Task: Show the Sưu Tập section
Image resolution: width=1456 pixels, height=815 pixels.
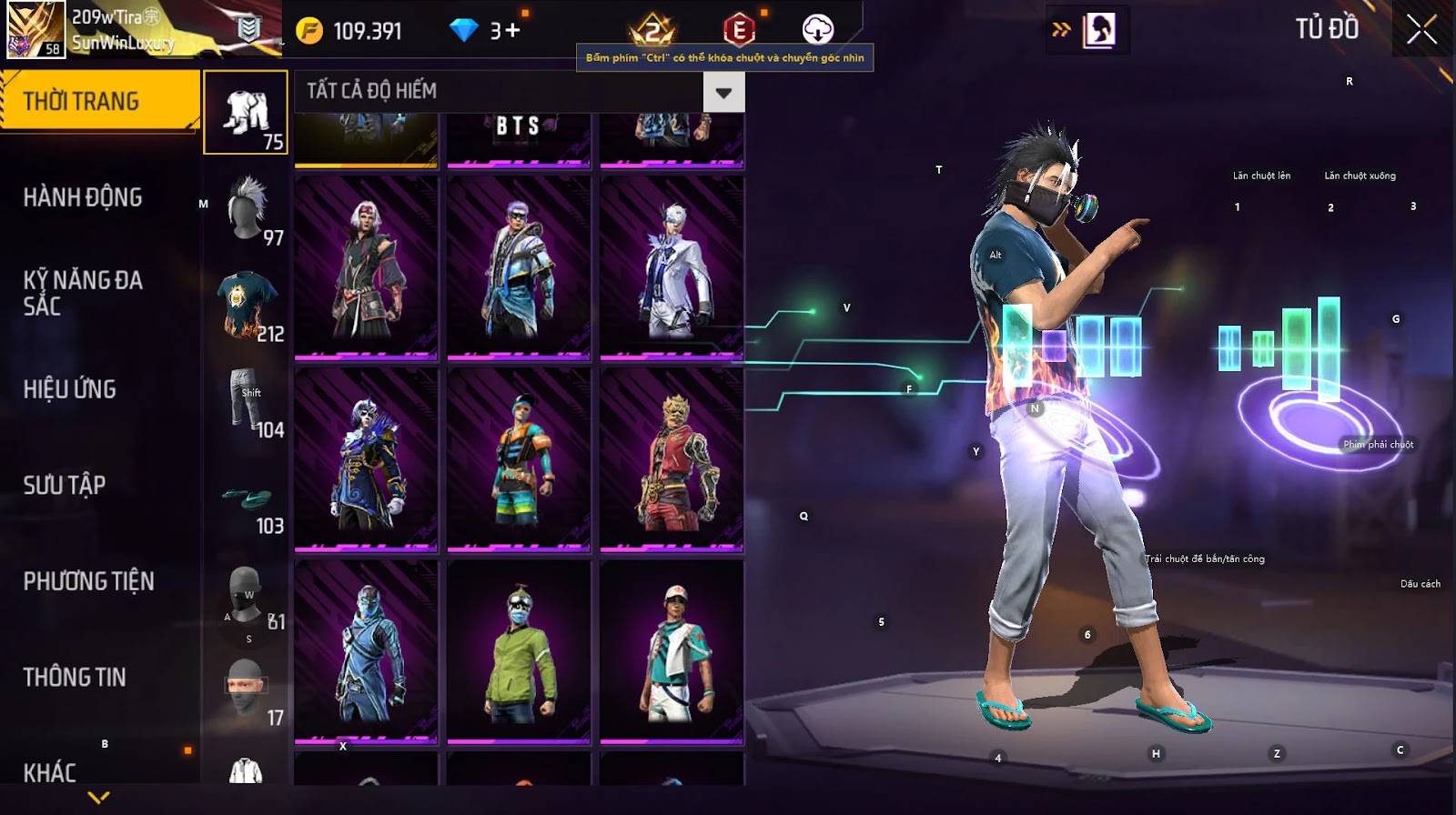Action: pos(65,485)
